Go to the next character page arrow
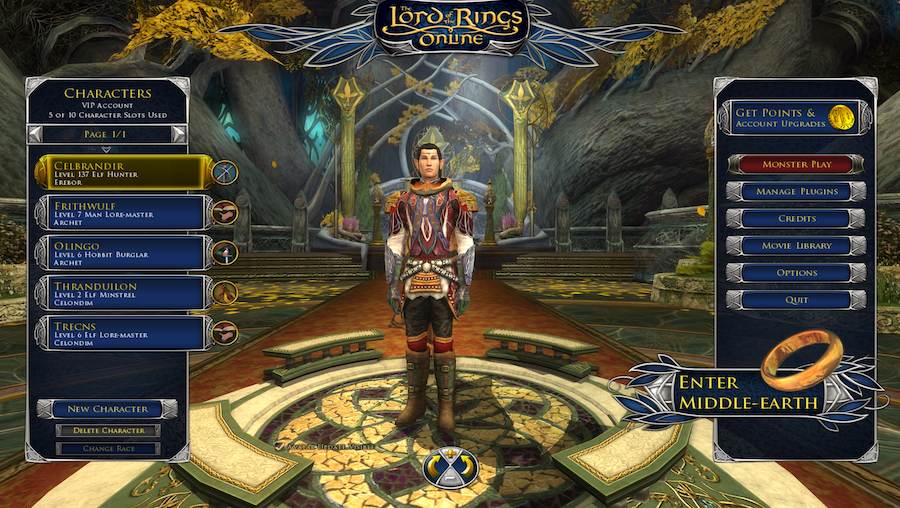The width and height of the screenshot is (900, 508). pos(178,133)
